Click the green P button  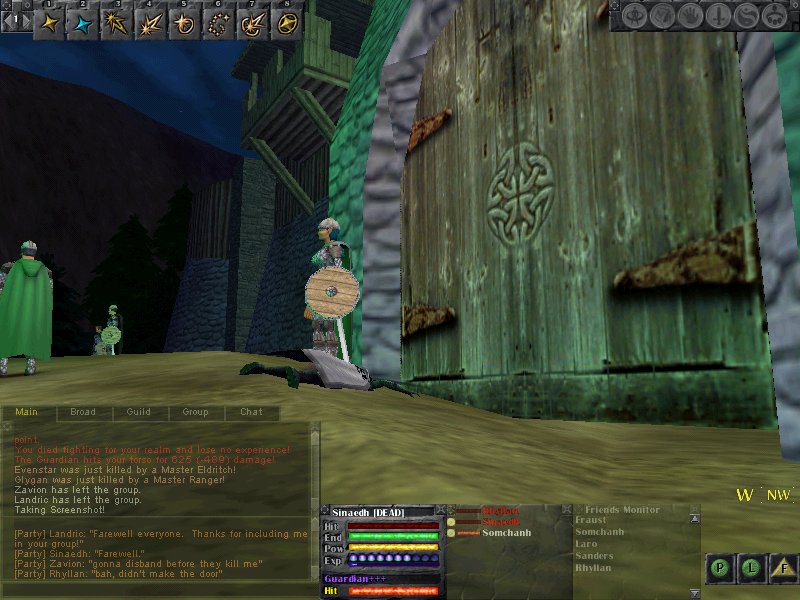(x=720, y=568)
